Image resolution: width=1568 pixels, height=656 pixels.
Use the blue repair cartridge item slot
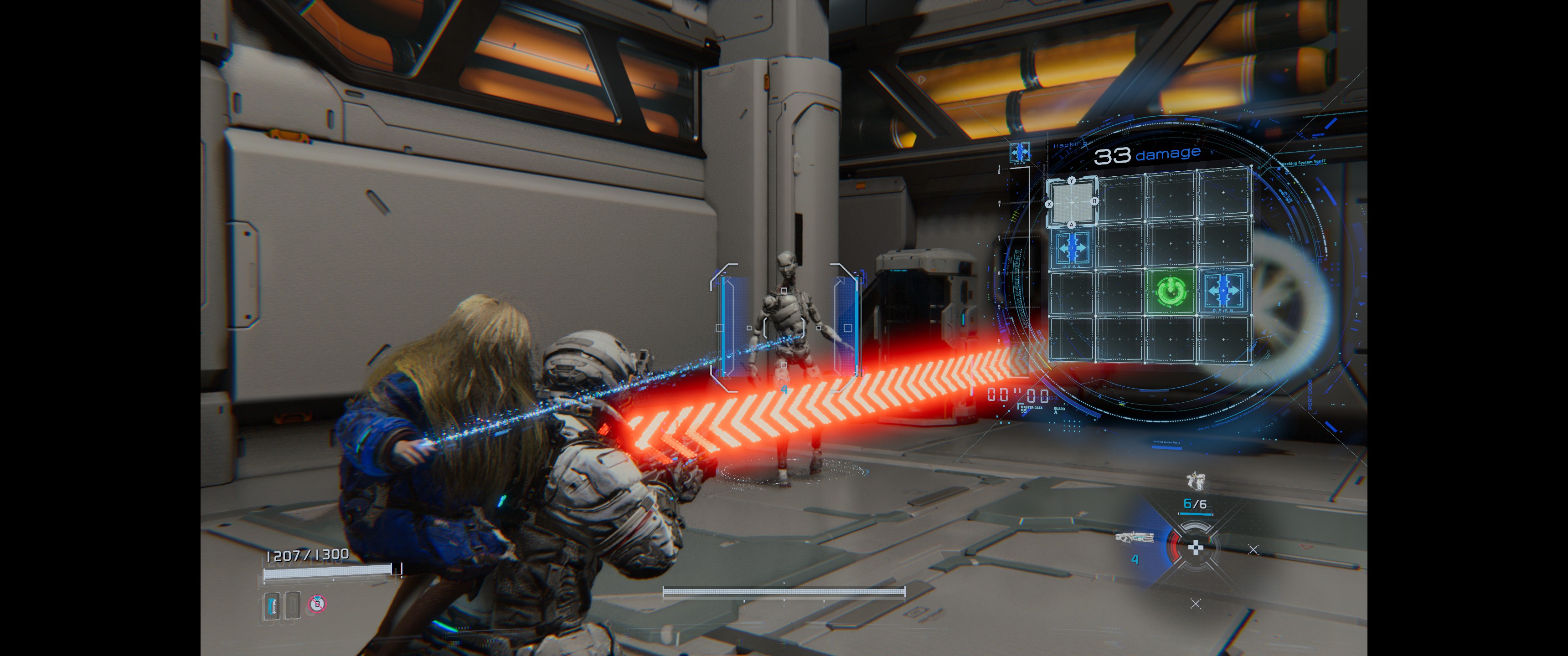[x=272, y=605]
